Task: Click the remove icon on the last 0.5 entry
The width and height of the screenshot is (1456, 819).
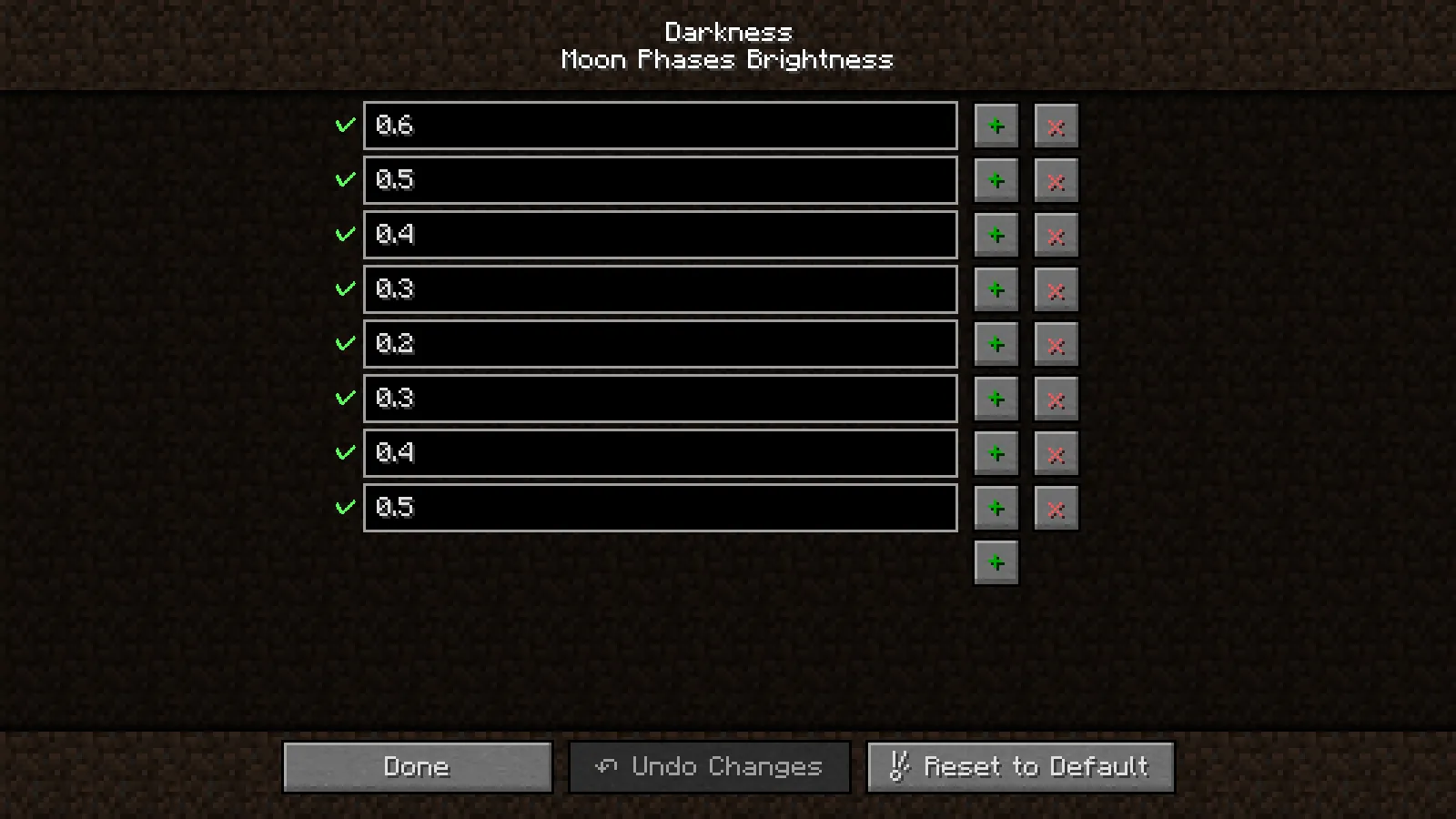Action: pos(1056,508)
